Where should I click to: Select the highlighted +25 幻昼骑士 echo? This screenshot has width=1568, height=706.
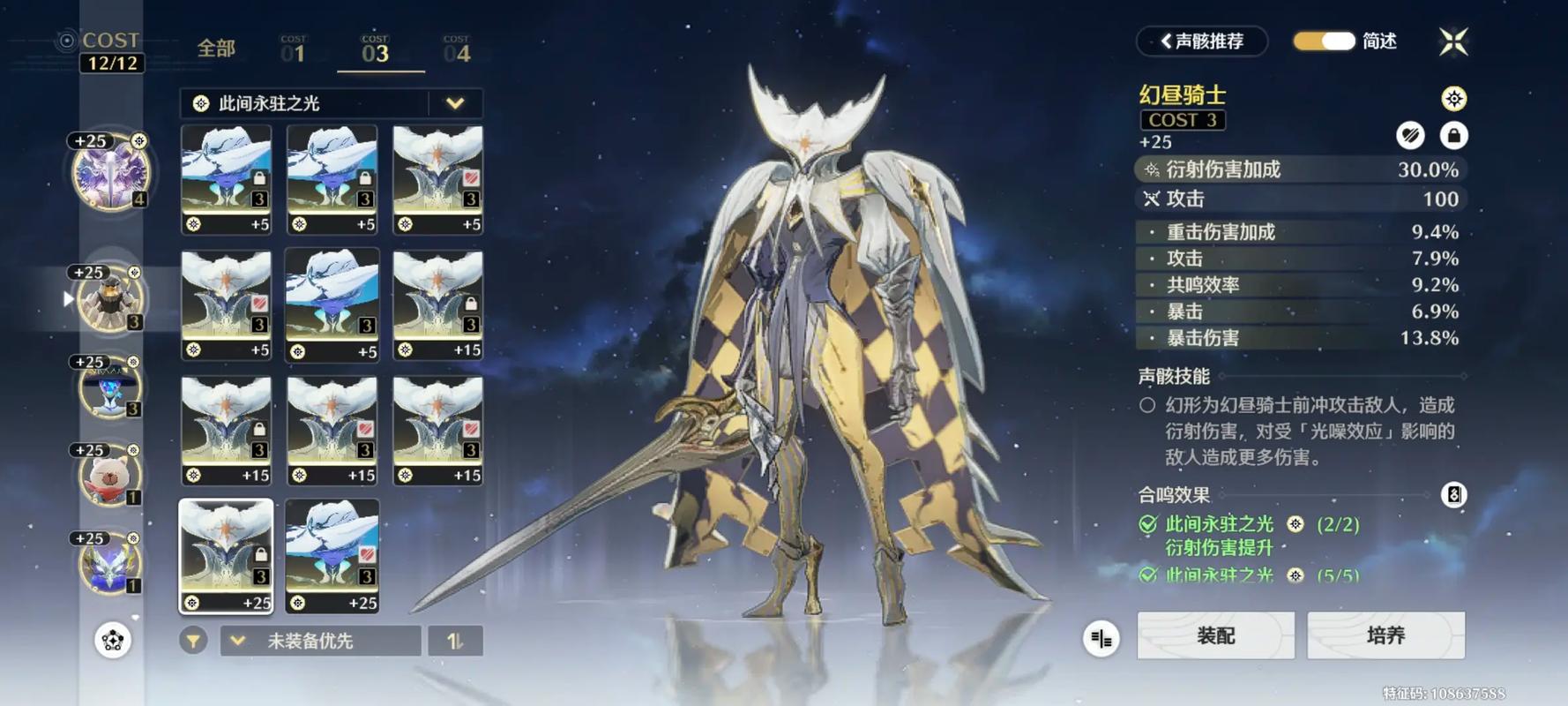point(226,556)
